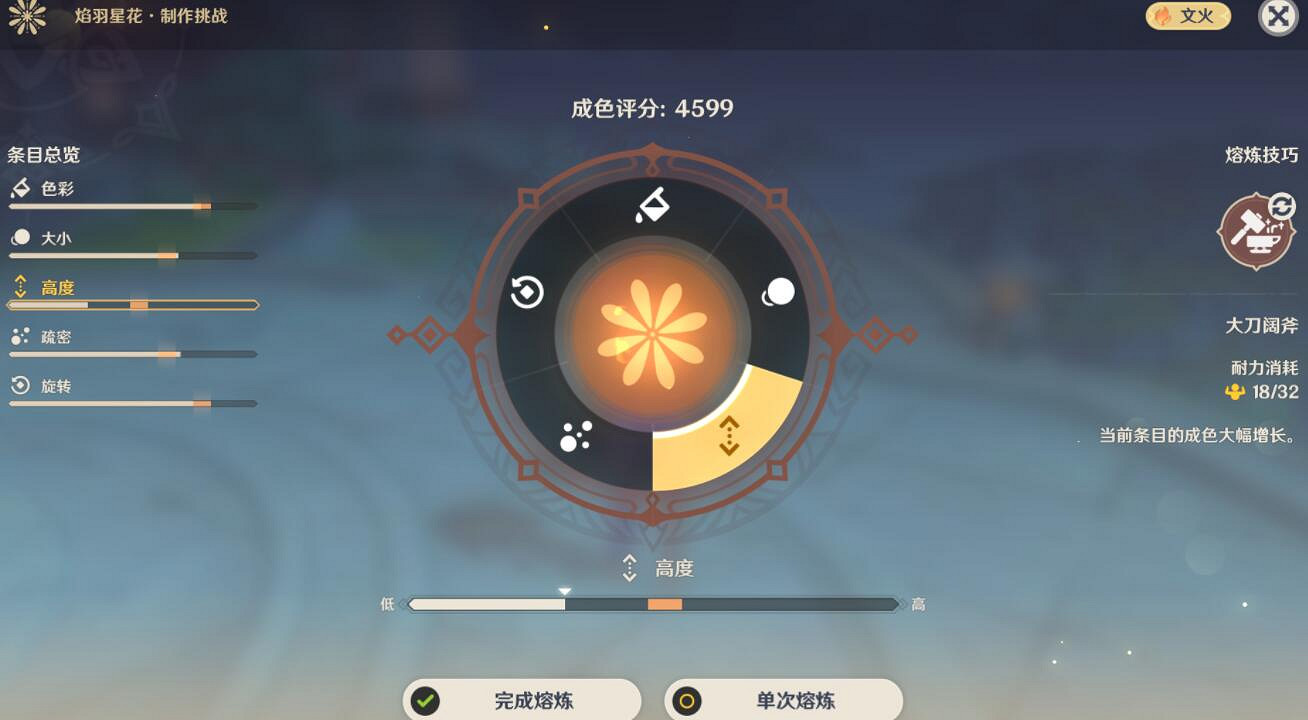Select the density dots icon on the wheel
The width and height of the screenshot is (1308, 720).
574,437
